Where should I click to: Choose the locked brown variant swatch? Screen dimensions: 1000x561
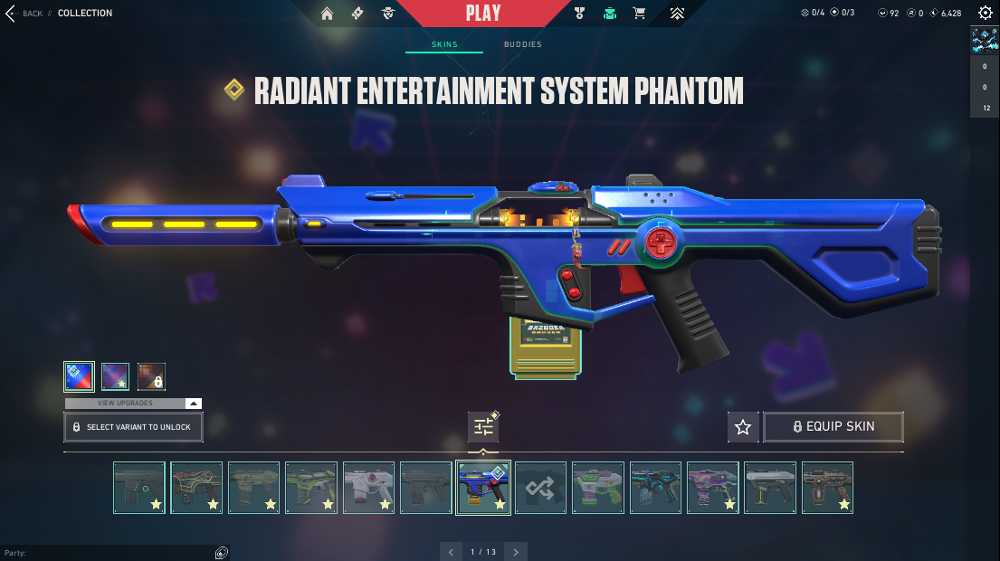click(151, 376)
